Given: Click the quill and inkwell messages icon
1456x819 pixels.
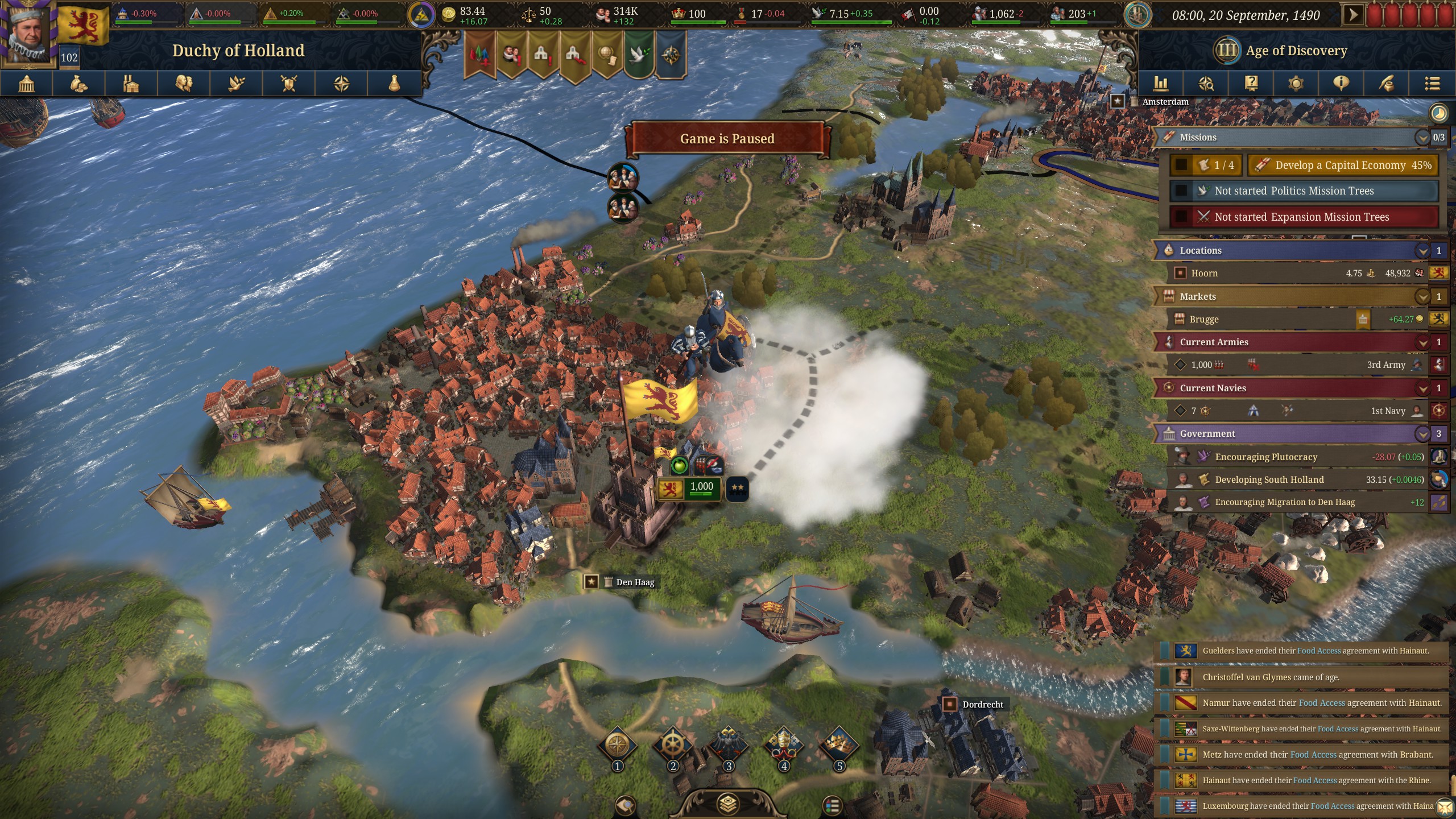Looking at the screenshot, I should [1384, 84].
